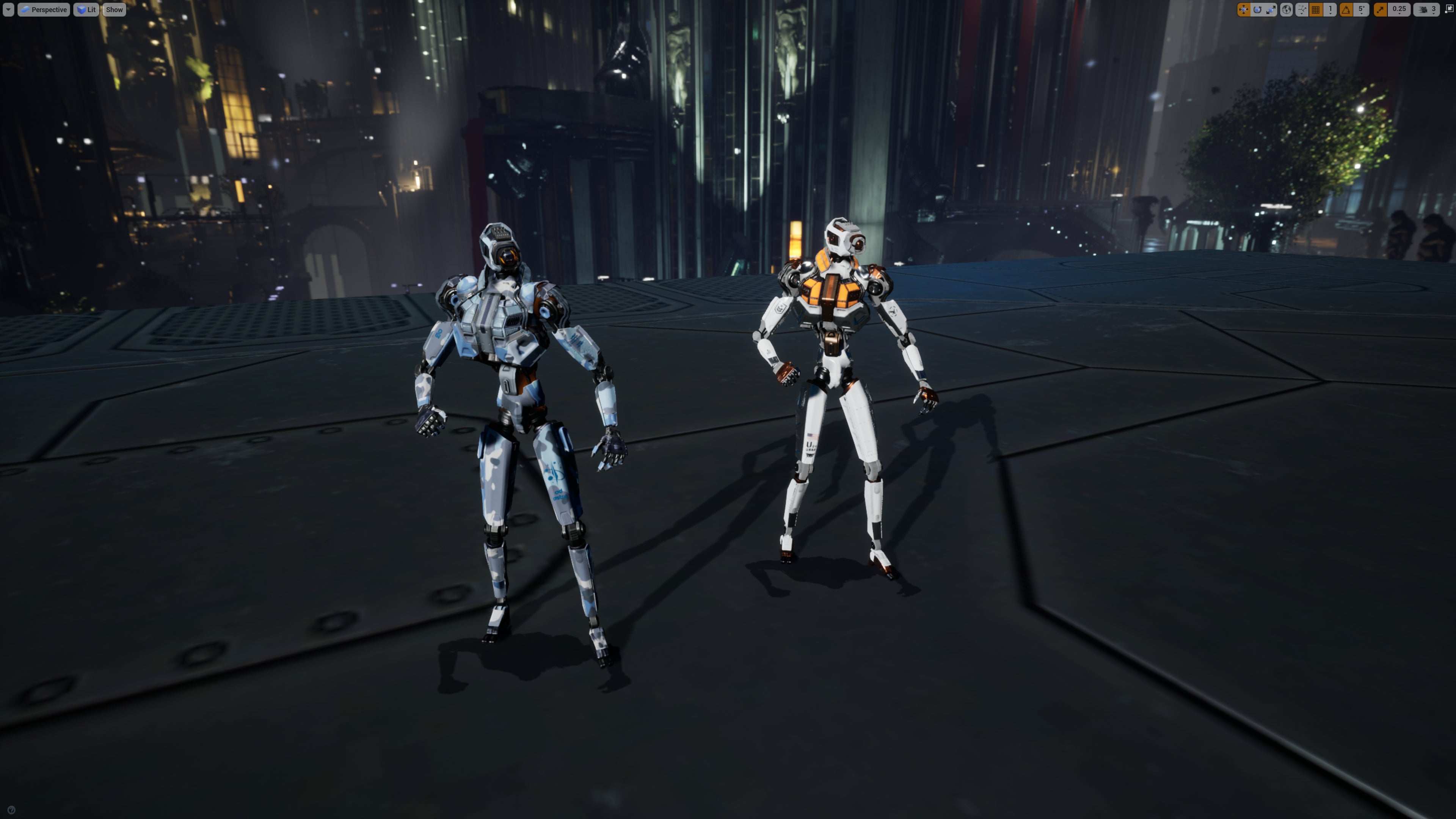Maximize or restore the viewport

point(1449,9)
